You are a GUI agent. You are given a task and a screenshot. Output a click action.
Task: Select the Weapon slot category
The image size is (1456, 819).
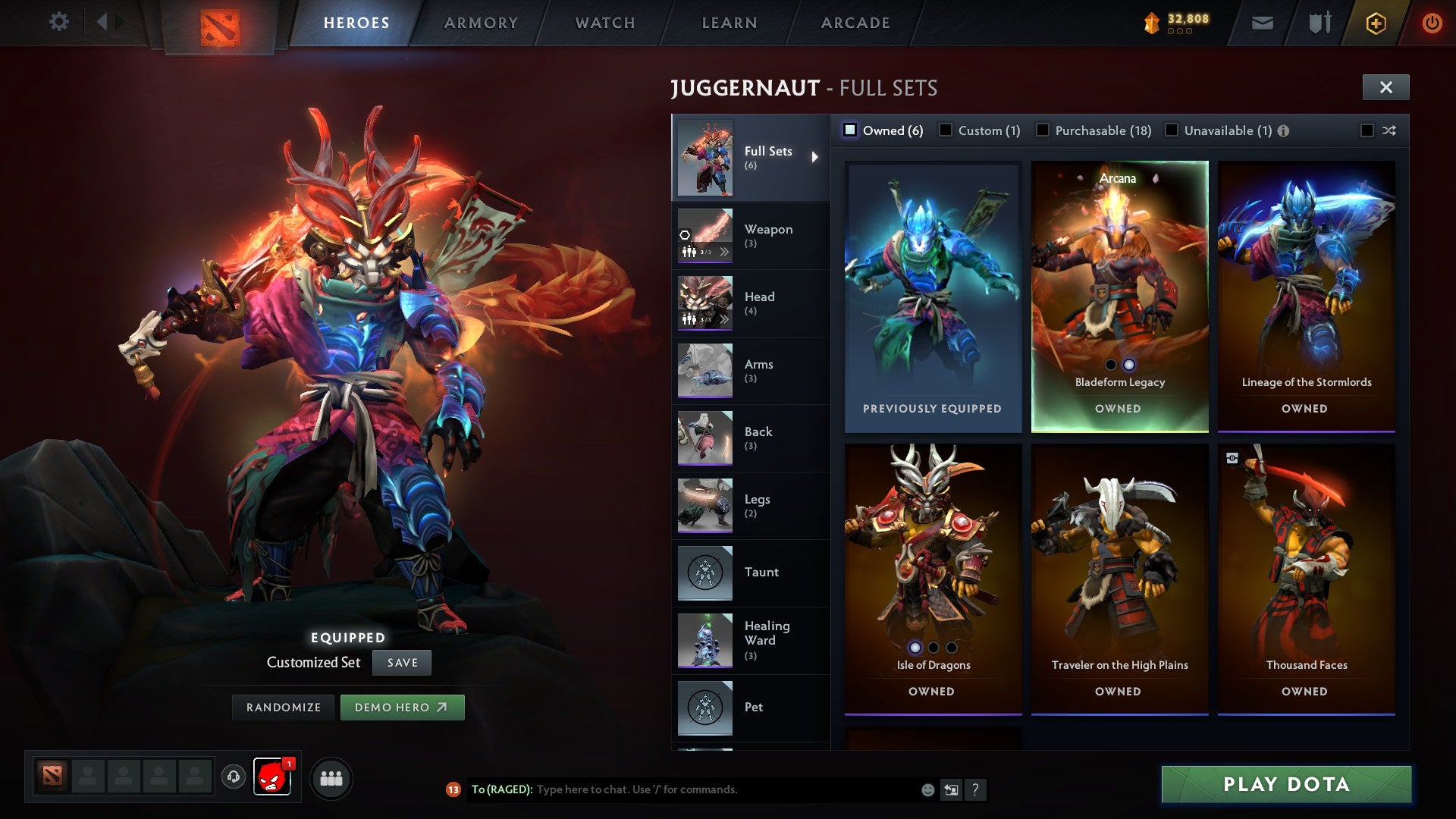pyautogui.click(x=750, y=236)
